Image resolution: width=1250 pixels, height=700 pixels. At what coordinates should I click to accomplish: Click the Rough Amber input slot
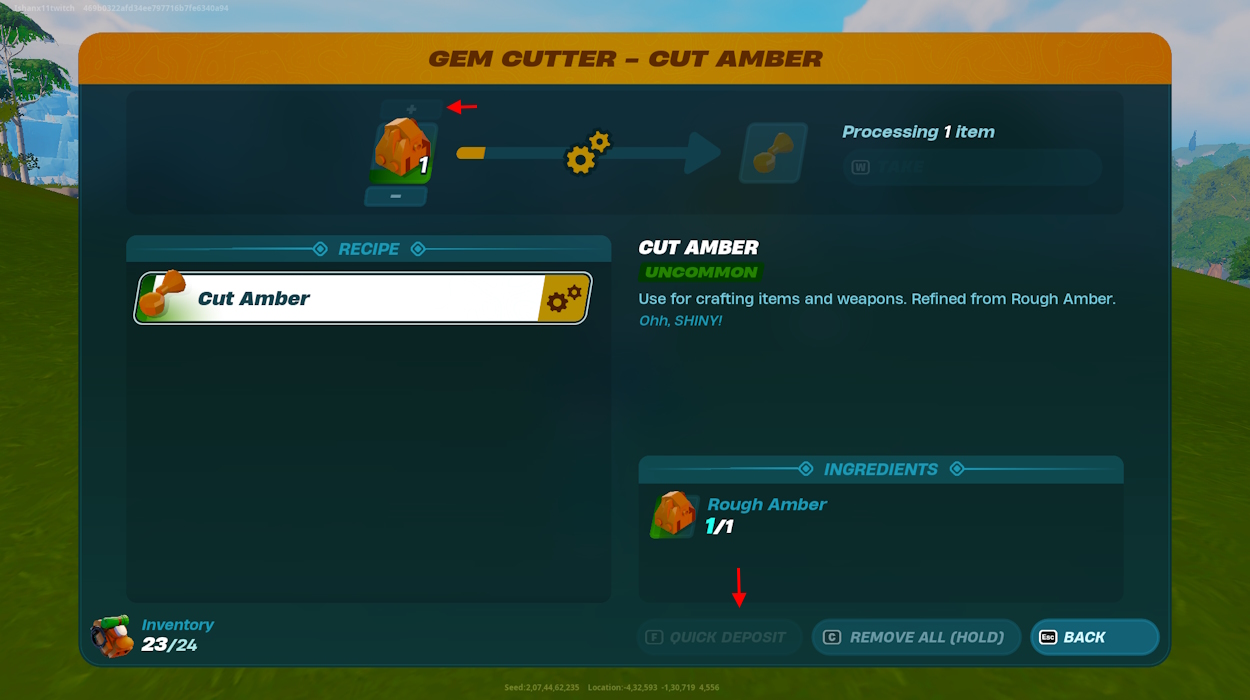coord(403,152)
